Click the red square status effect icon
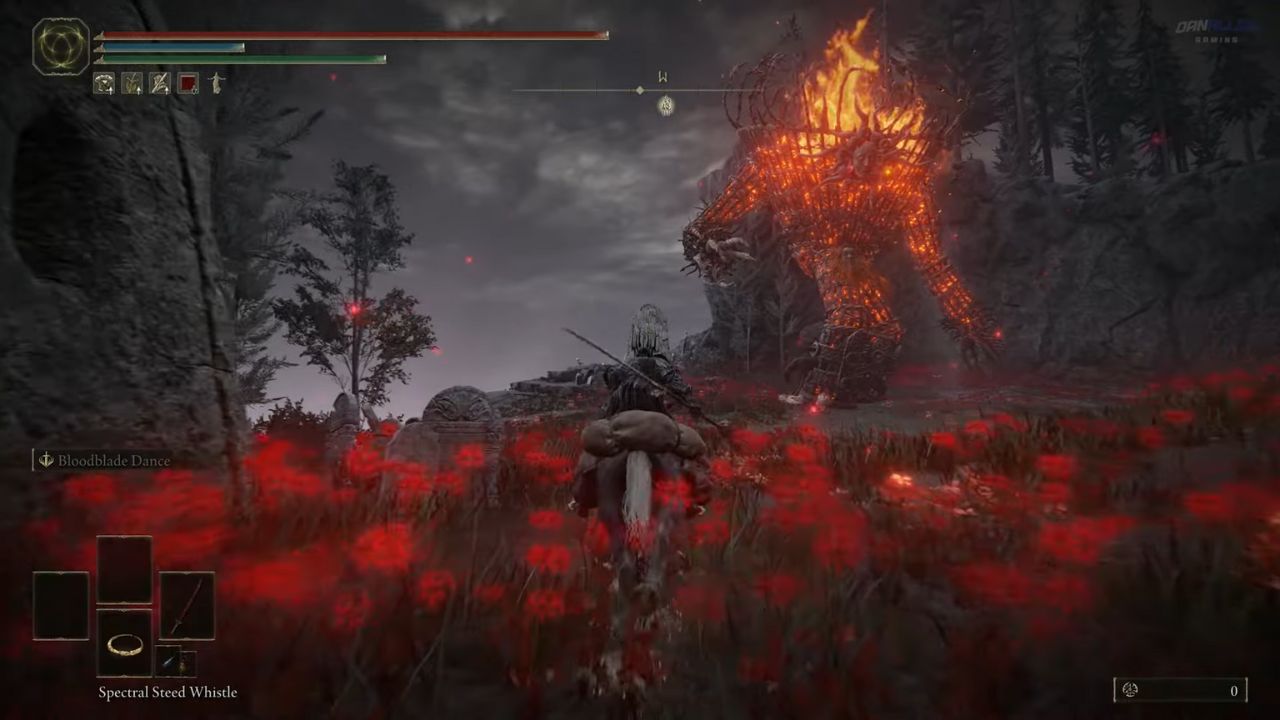Image resolution: width=1280 pixels, height=720 pixels. pyautogui.click(x=188, y=83)
